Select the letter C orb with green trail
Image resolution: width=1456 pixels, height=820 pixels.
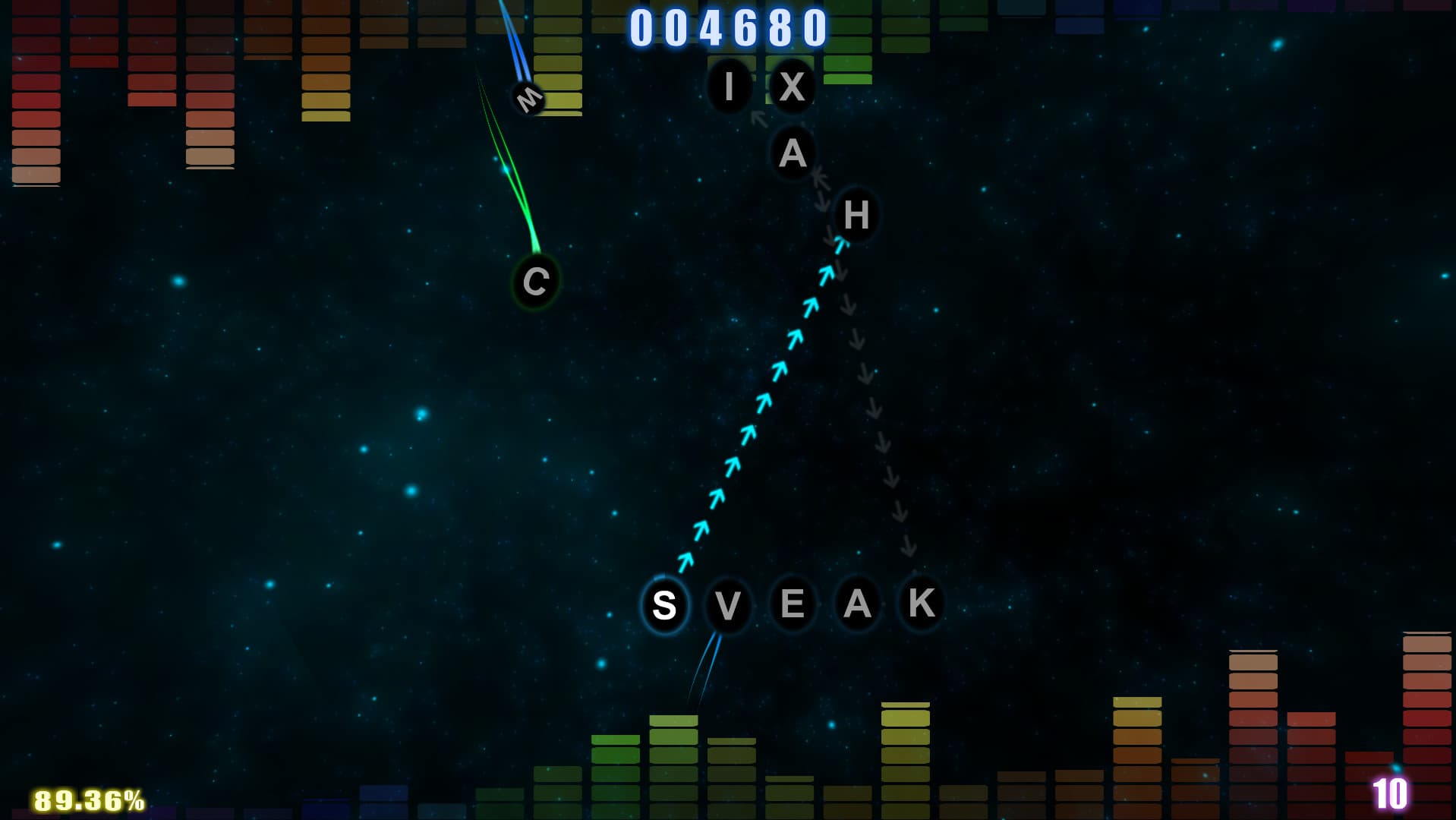(536, 282)
